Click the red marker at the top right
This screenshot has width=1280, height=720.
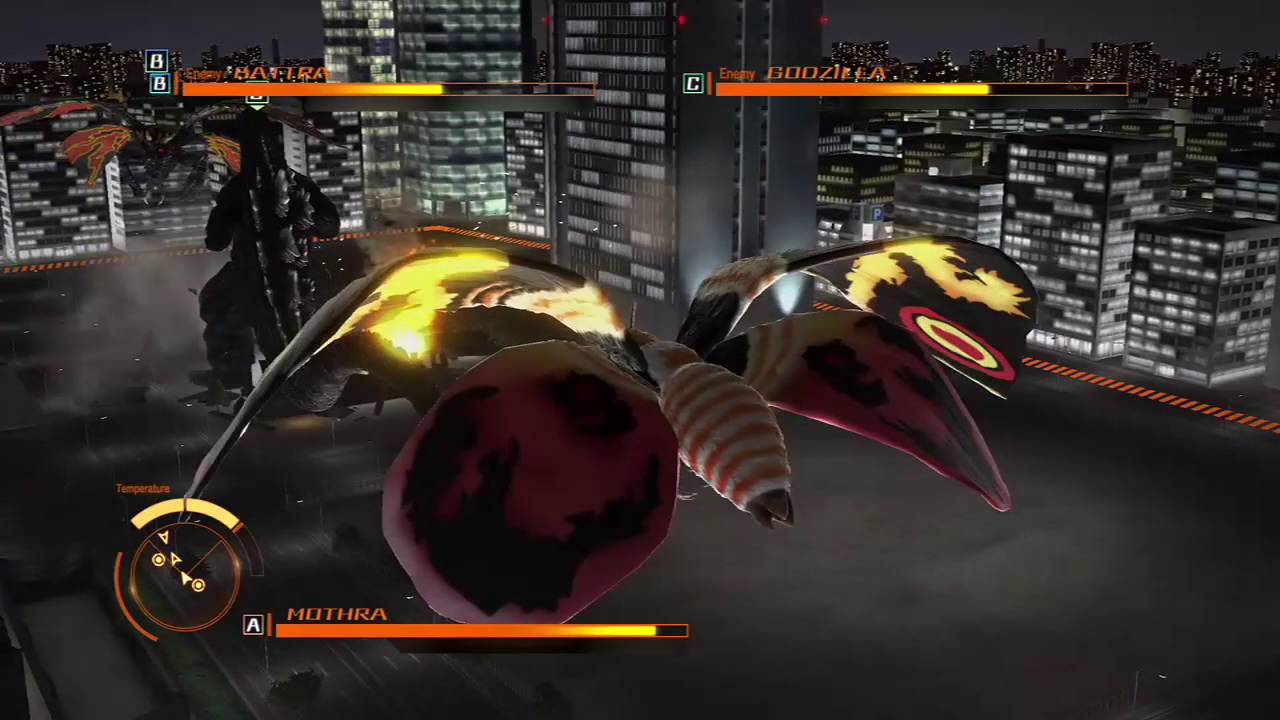pos(824,20)
